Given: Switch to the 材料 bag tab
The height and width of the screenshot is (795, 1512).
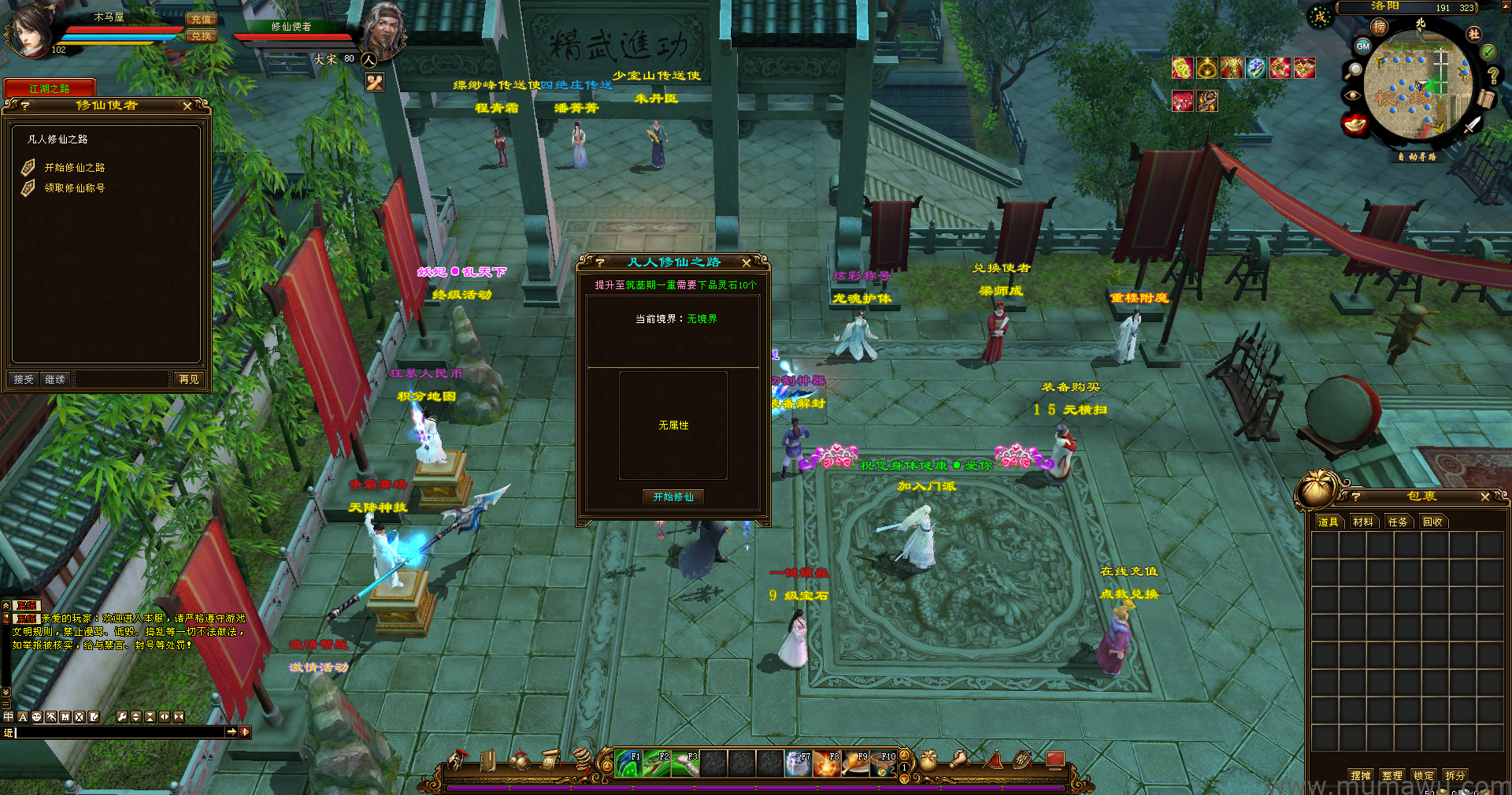Looking at the screenshot, I should click(x=1362, y=522).
